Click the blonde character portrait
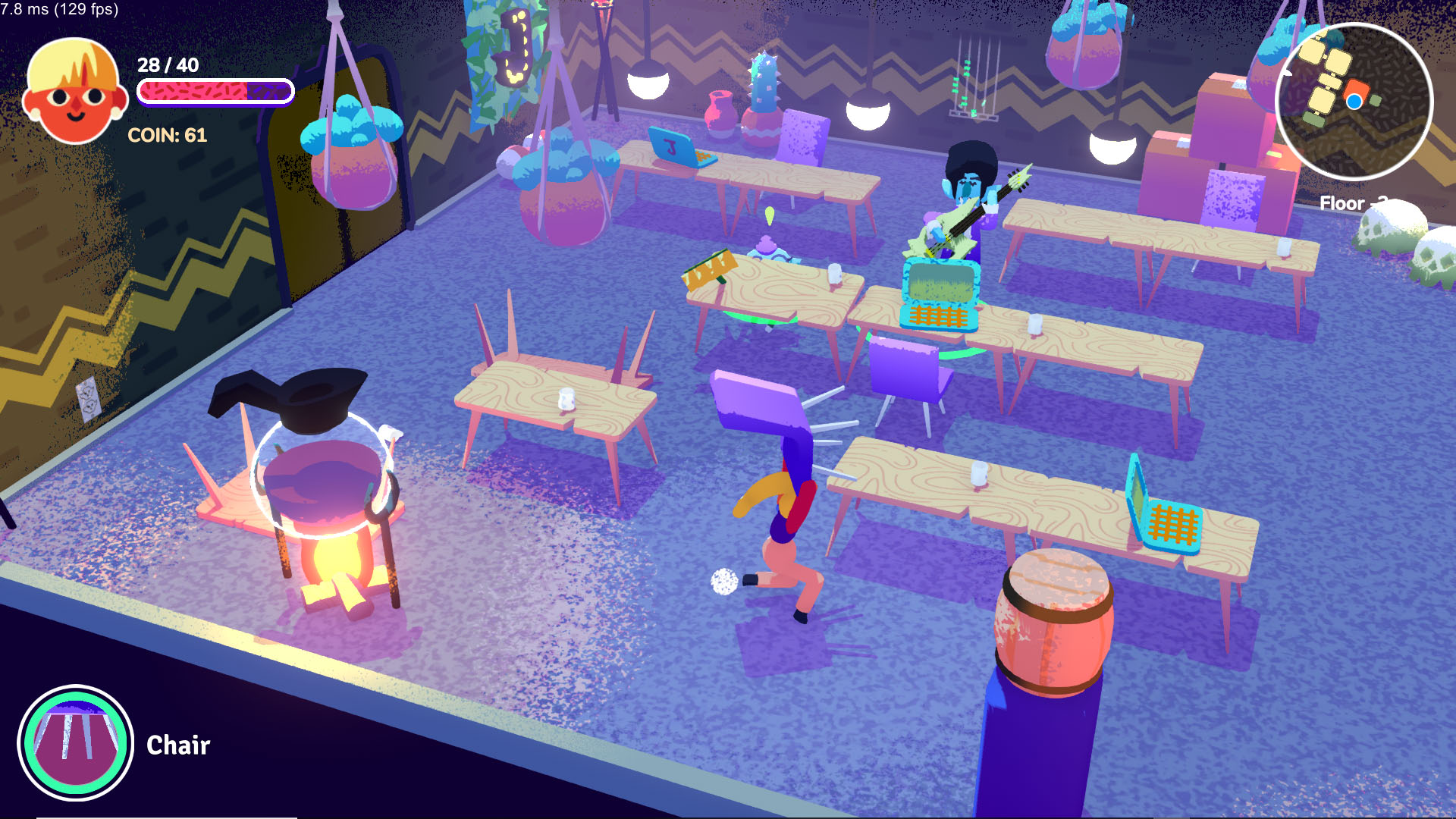This screenshot has height=819, width=1456. [74, 91]
